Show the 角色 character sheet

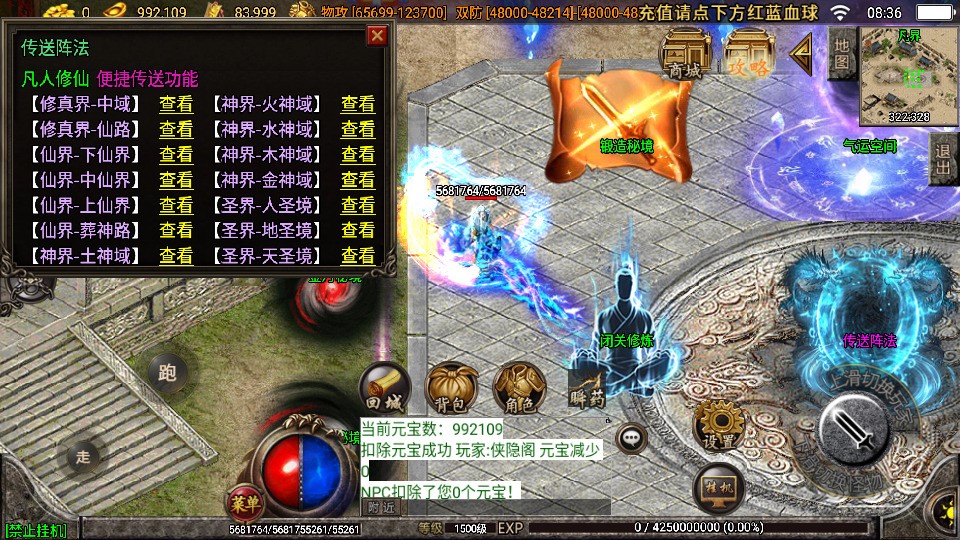517,388
